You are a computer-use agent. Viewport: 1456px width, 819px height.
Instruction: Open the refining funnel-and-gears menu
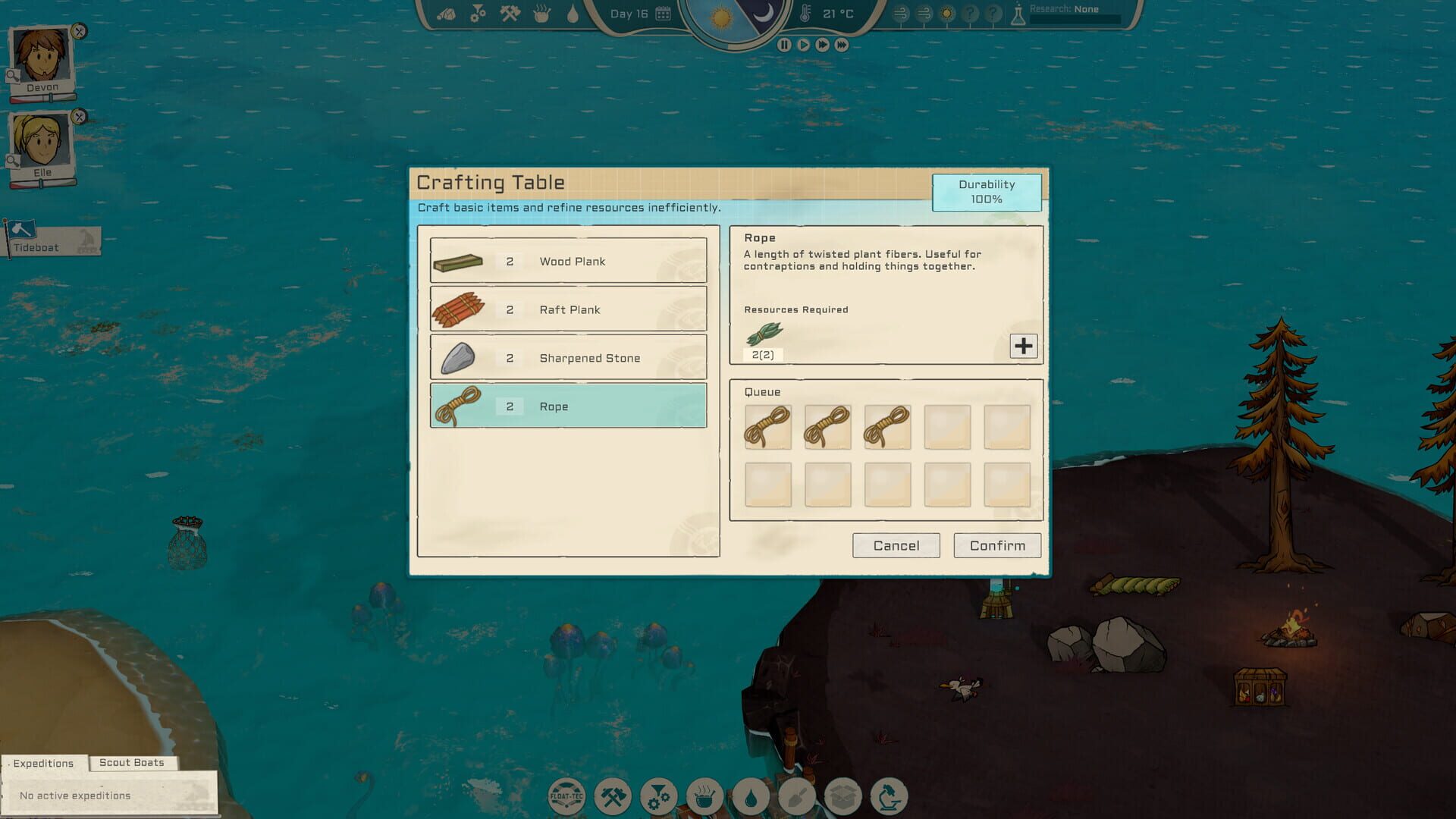click(x=658, y=796)
